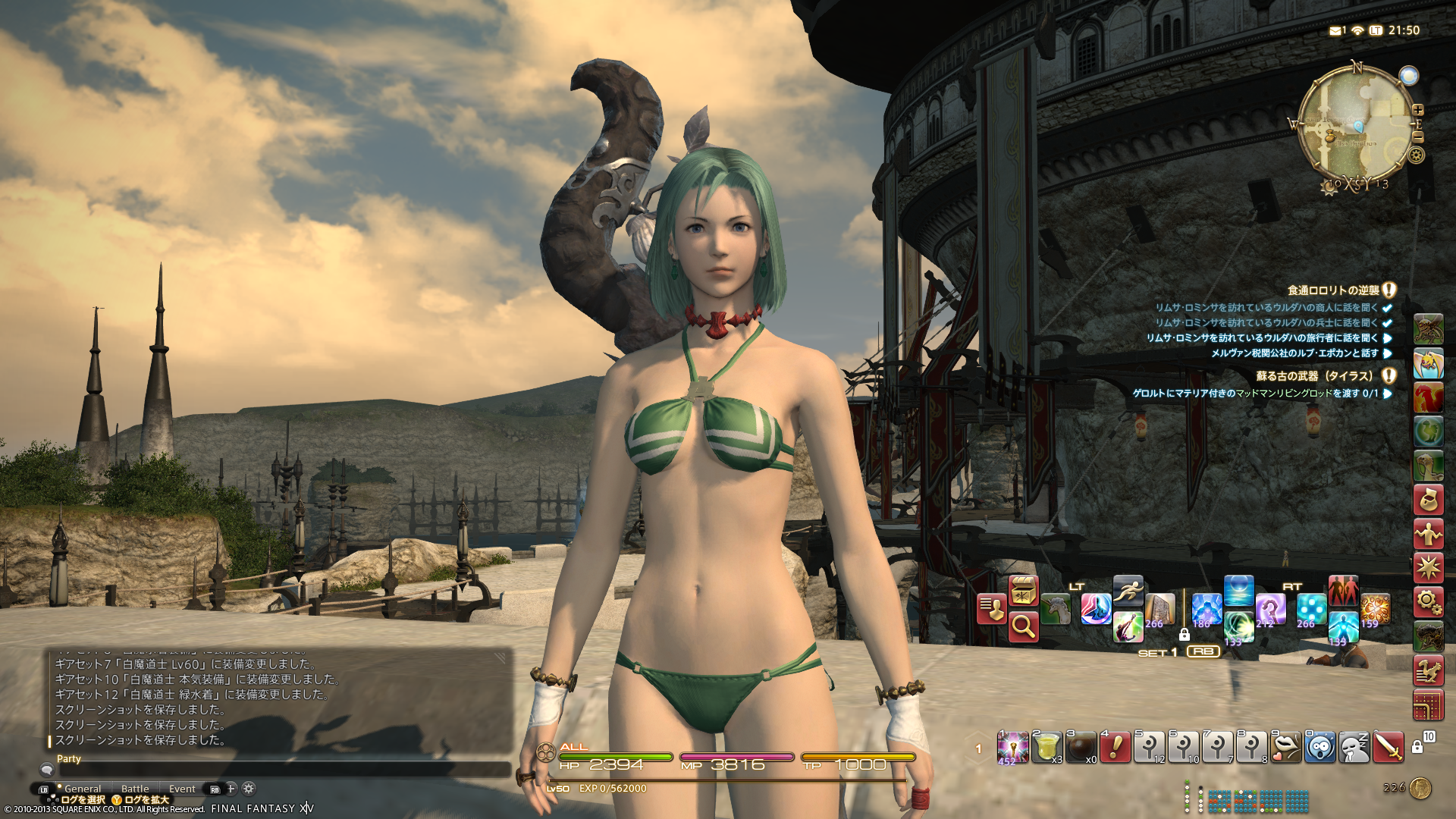Open the Event chat log tab
This screenshot has height=819, width=1456.
[182, 789]
